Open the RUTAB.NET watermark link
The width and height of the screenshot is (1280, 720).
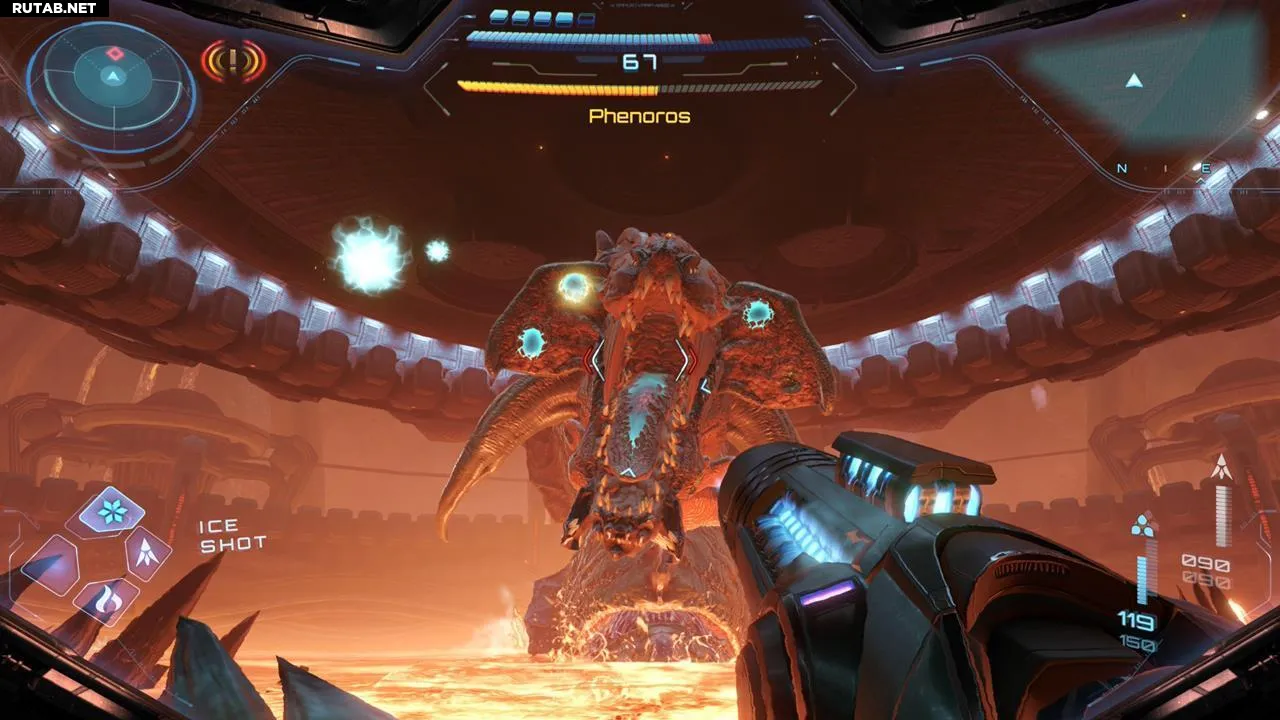point(53,8)
